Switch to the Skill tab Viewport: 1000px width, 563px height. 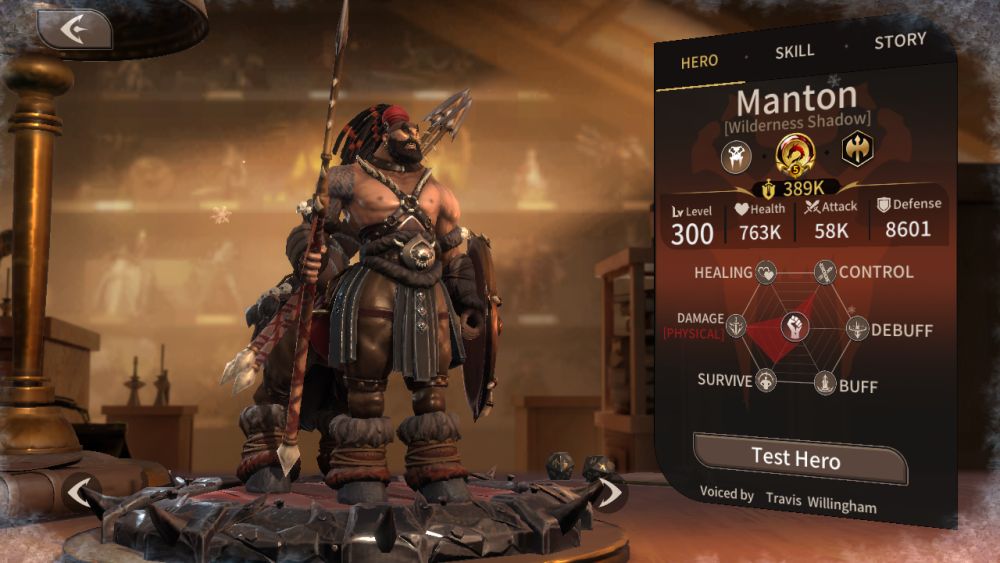[x=795, y=51]
